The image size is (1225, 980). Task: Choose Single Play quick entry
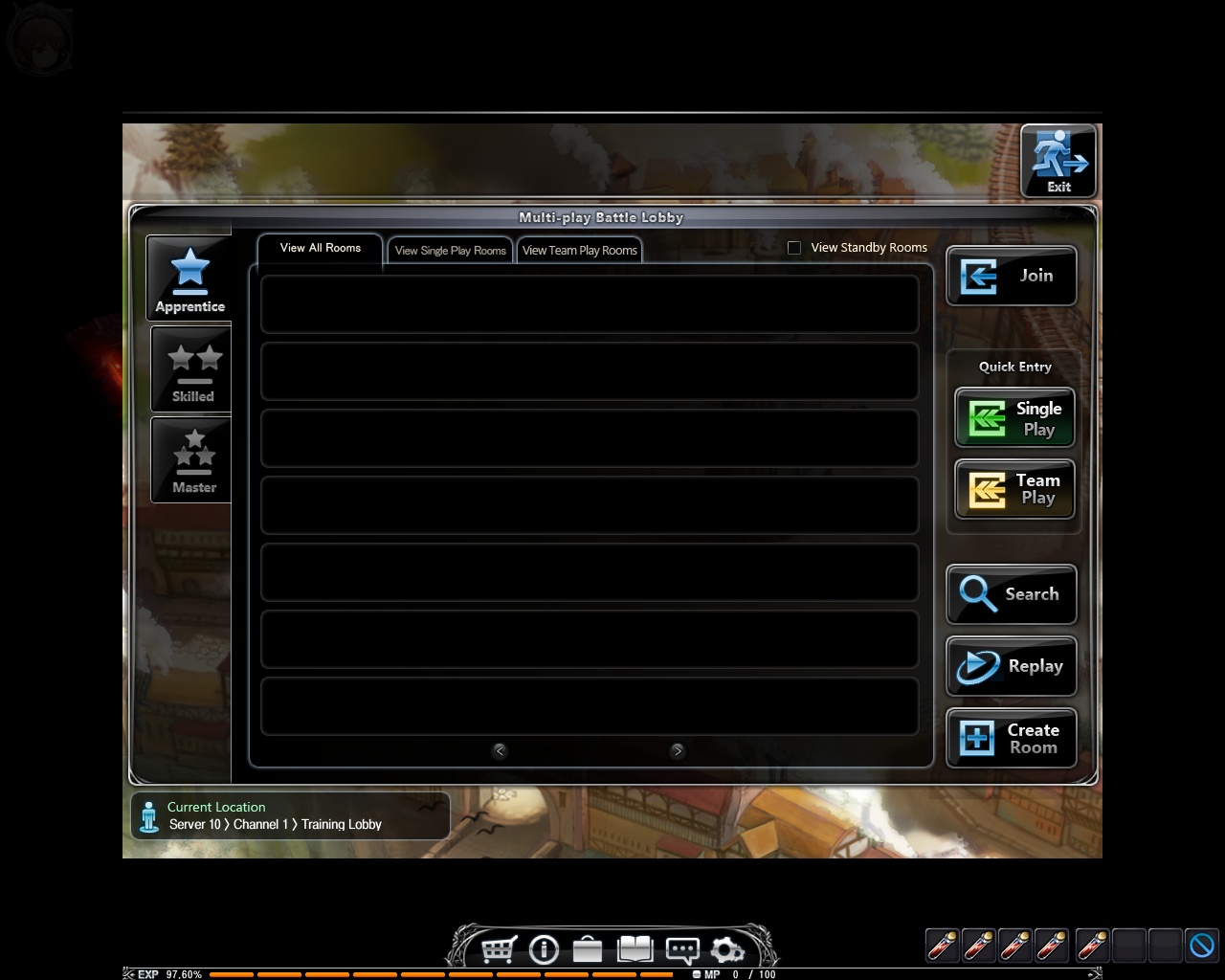pos(1014,418)
